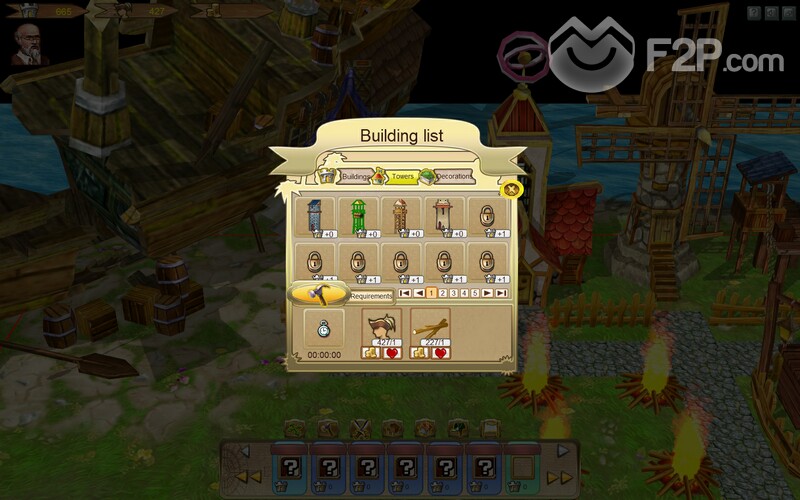Click the old man advisor portrait
Screen dimensions: 800x500
tap(30, 44)
